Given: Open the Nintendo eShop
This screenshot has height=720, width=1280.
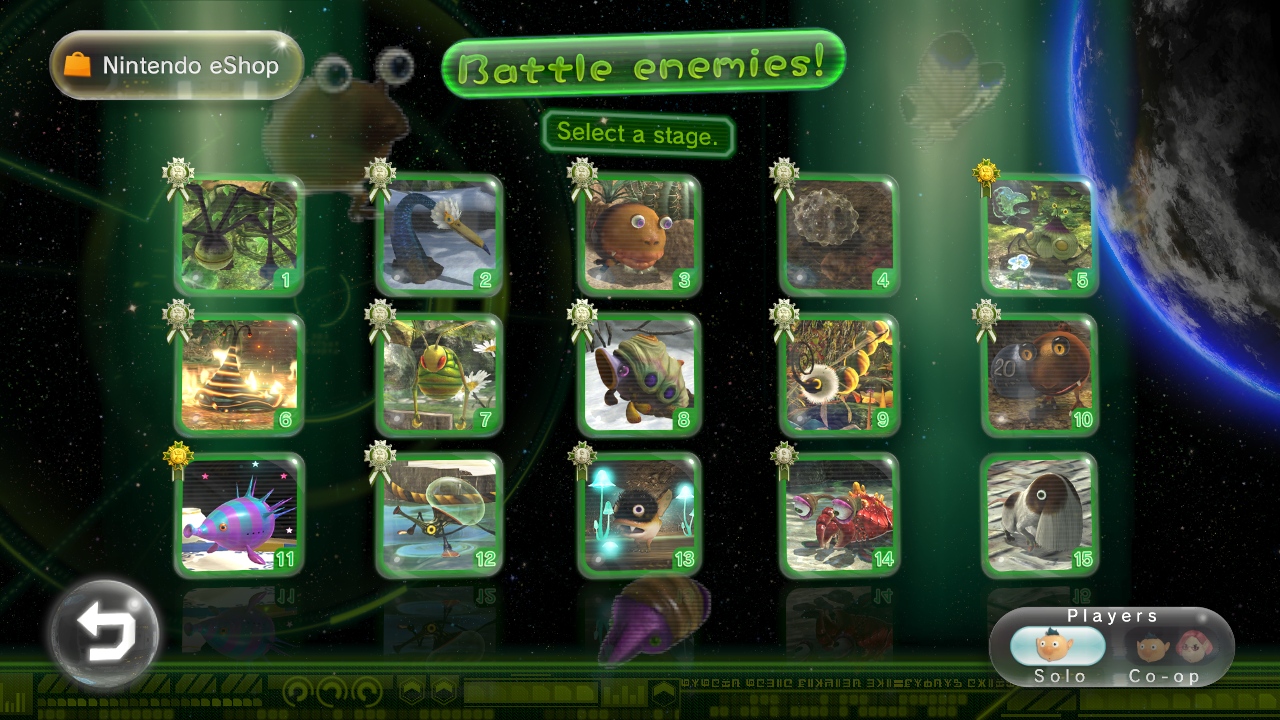Looking at the screenshot, I should tap(176, 66).
